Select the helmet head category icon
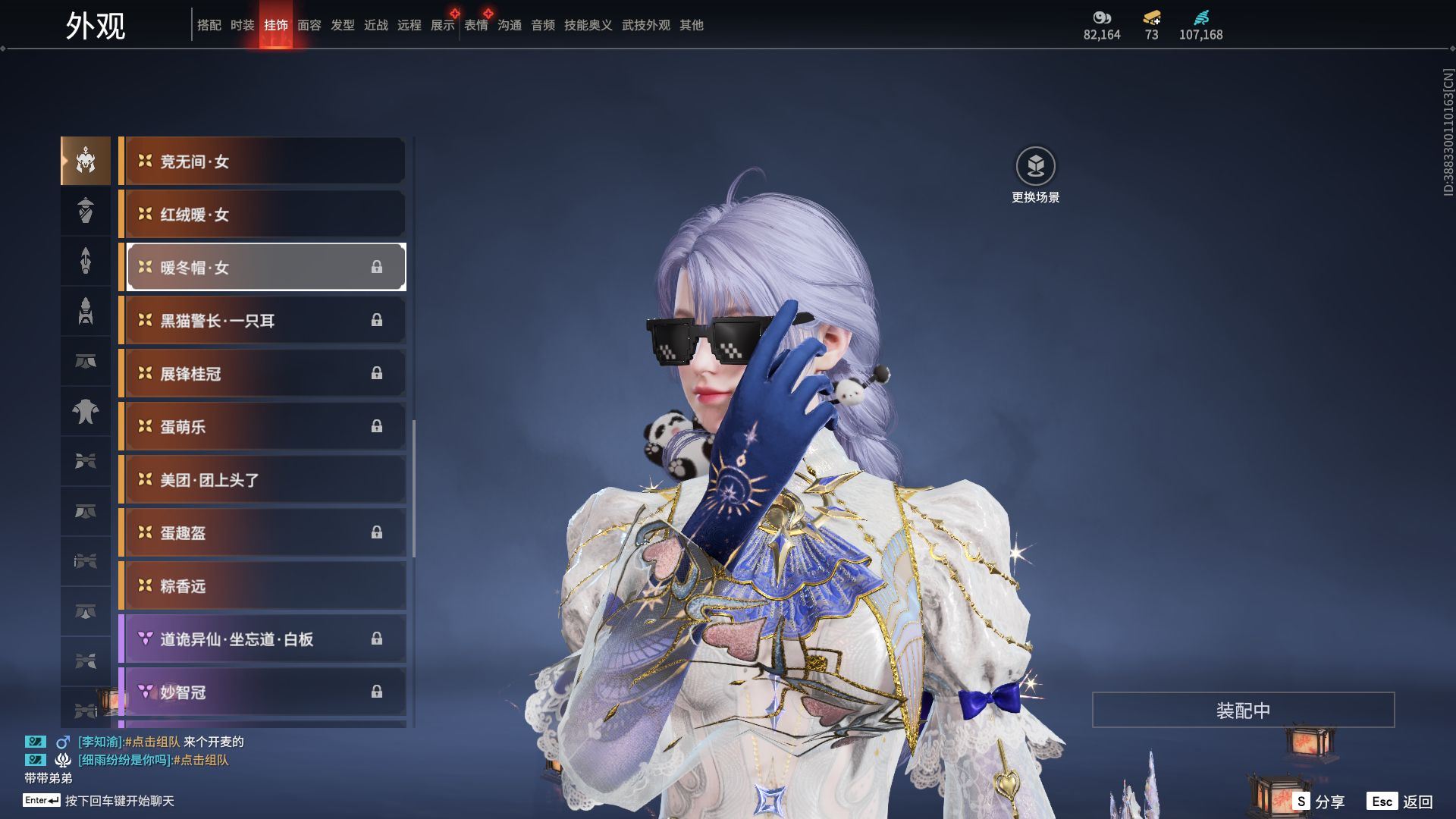 [x=86, y=161]
